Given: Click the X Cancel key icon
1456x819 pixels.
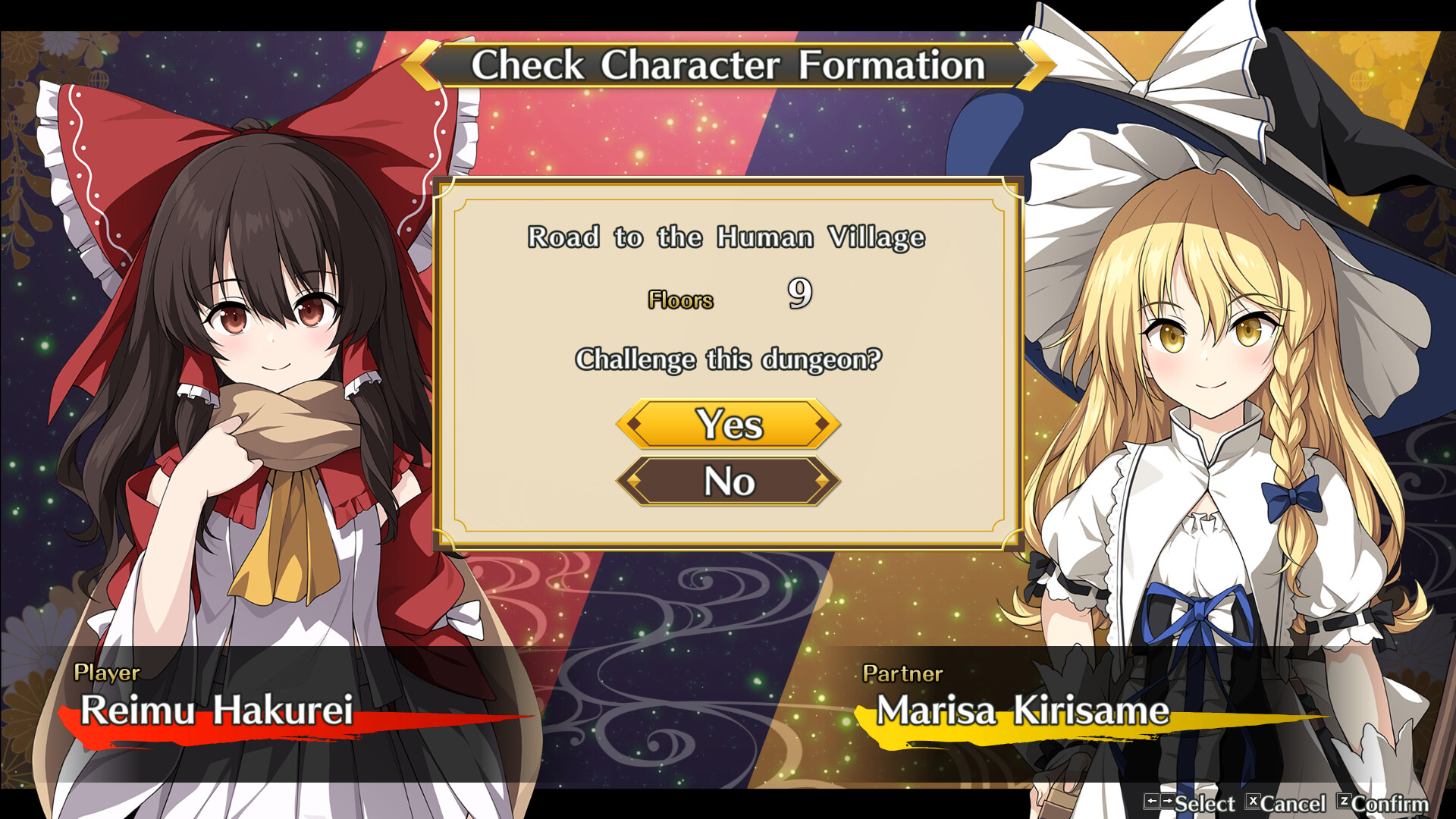Looking at the screenshot, I should tap(1254, 802).
